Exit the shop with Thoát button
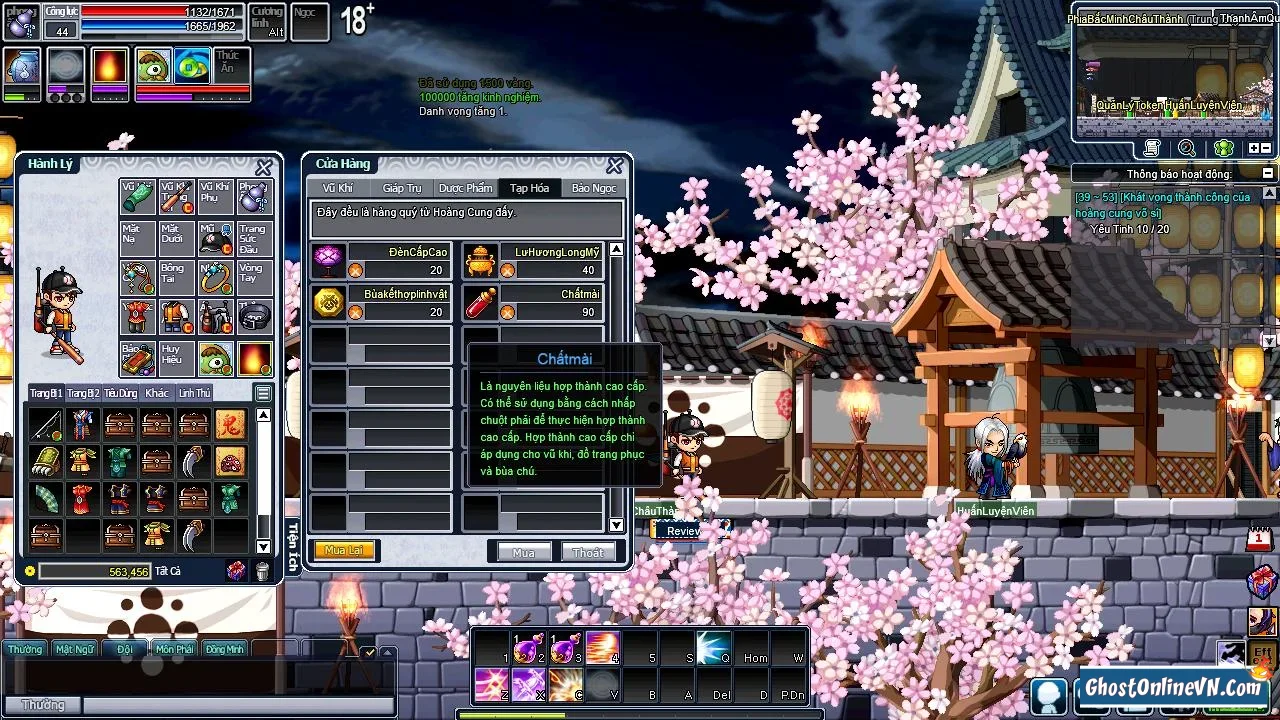 pyautogui.click(x=587, y=552)
